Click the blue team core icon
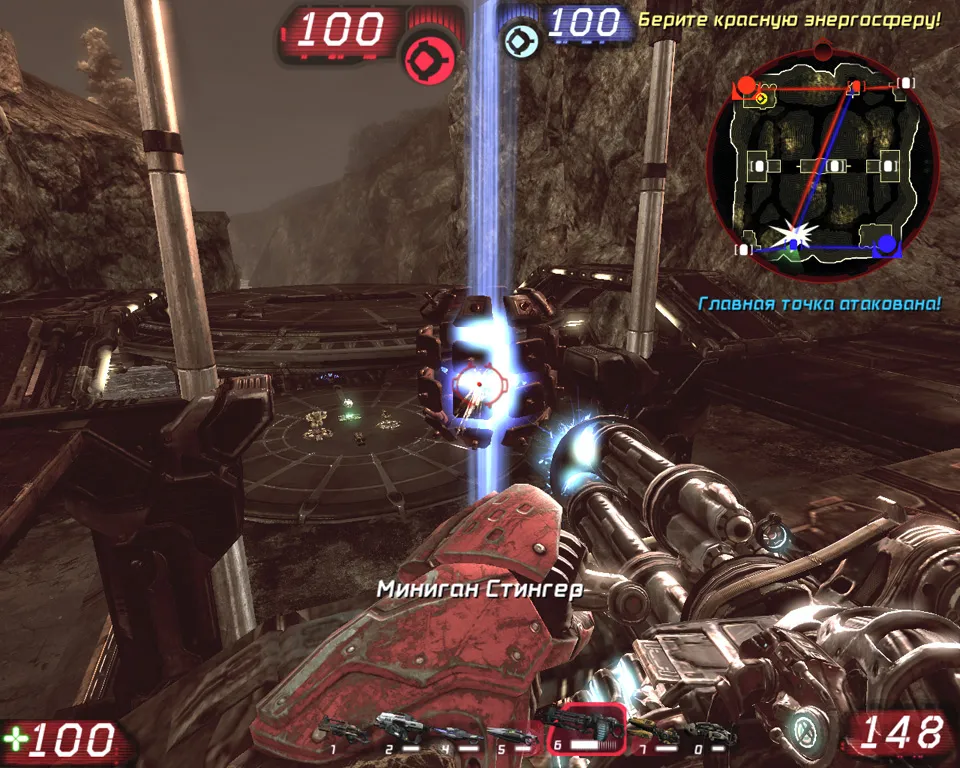The image size is (960, 768). coord(518,40)
